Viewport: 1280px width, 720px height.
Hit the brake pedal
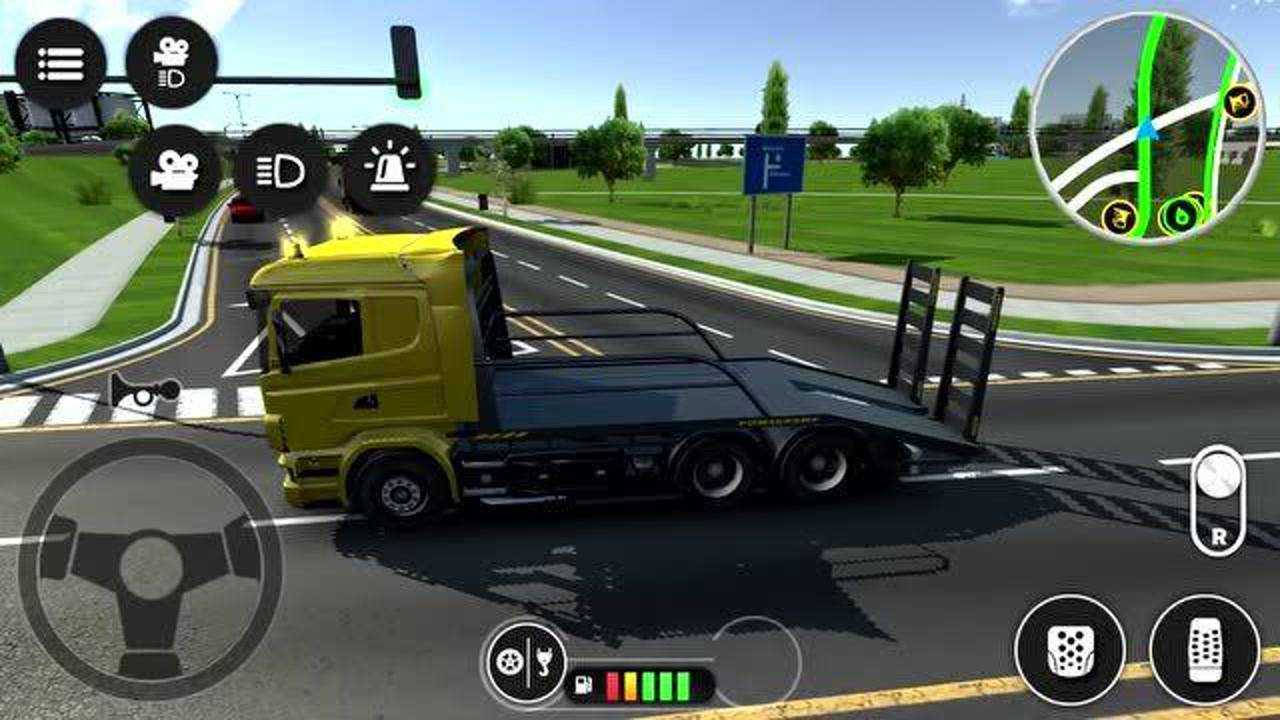coord(1070,650)
